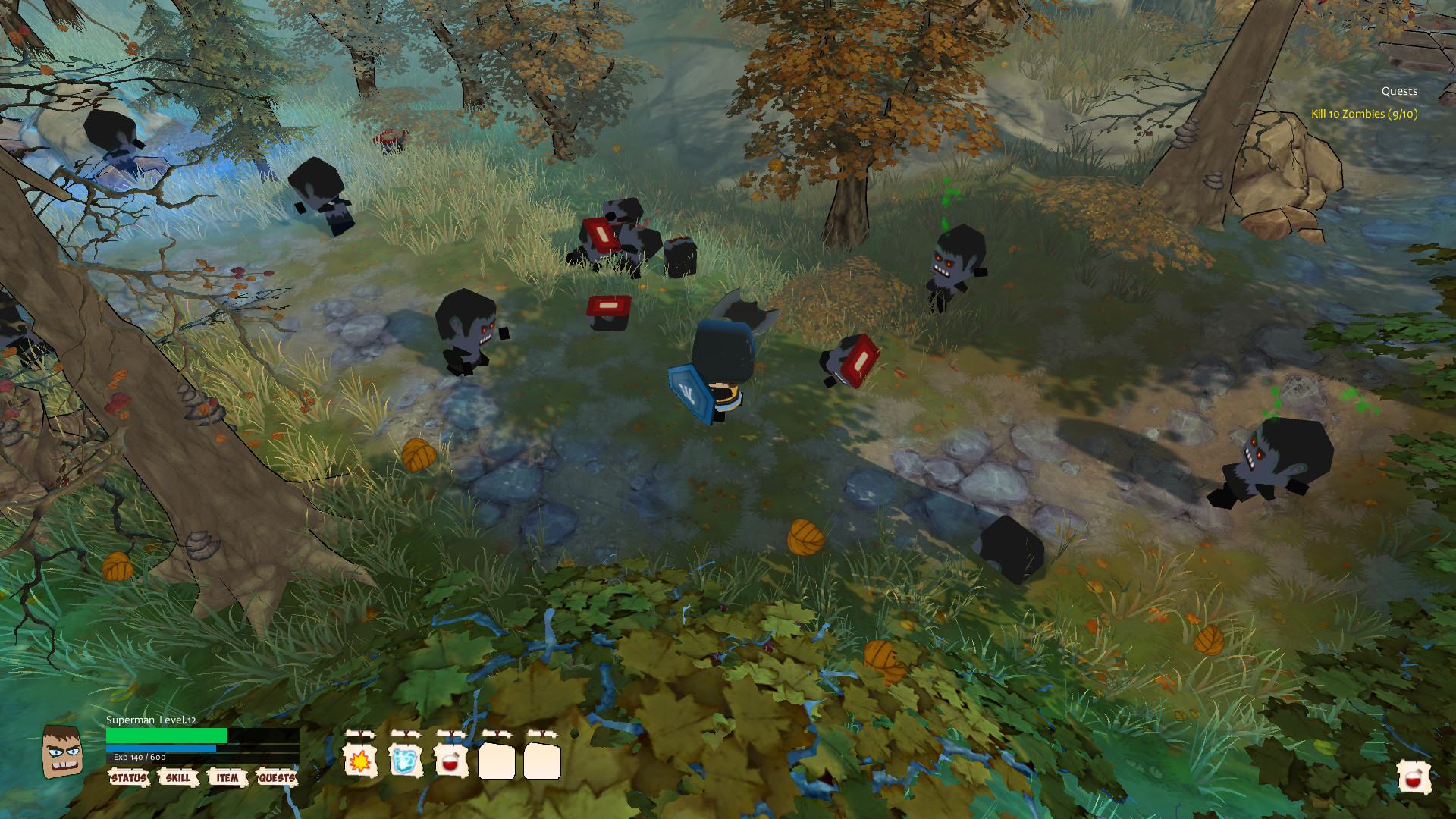The height and width of the screenshot is (819, 1456).
Task: Activate the fiery explosion skill
Action: point(360,761)
